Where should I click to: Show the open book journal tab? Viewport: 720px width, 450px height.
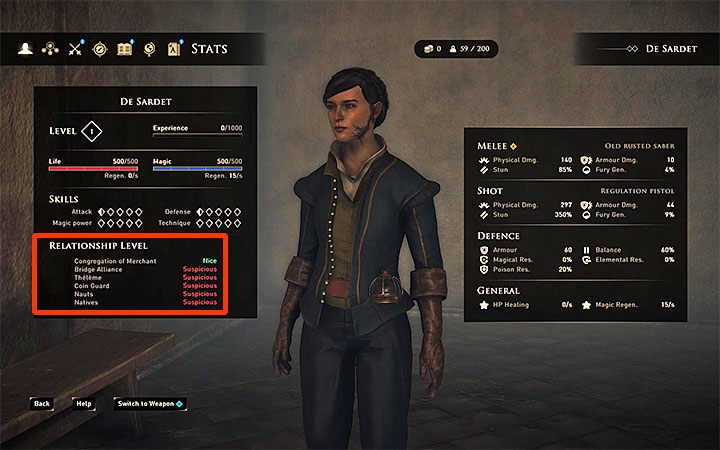coord(125,48)
